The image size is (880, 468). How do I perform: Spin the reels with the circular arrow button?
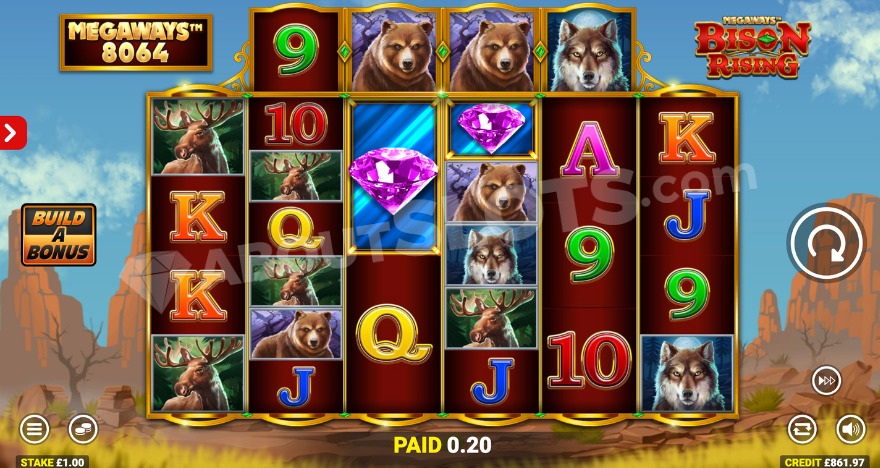click(x=826, y=243)
